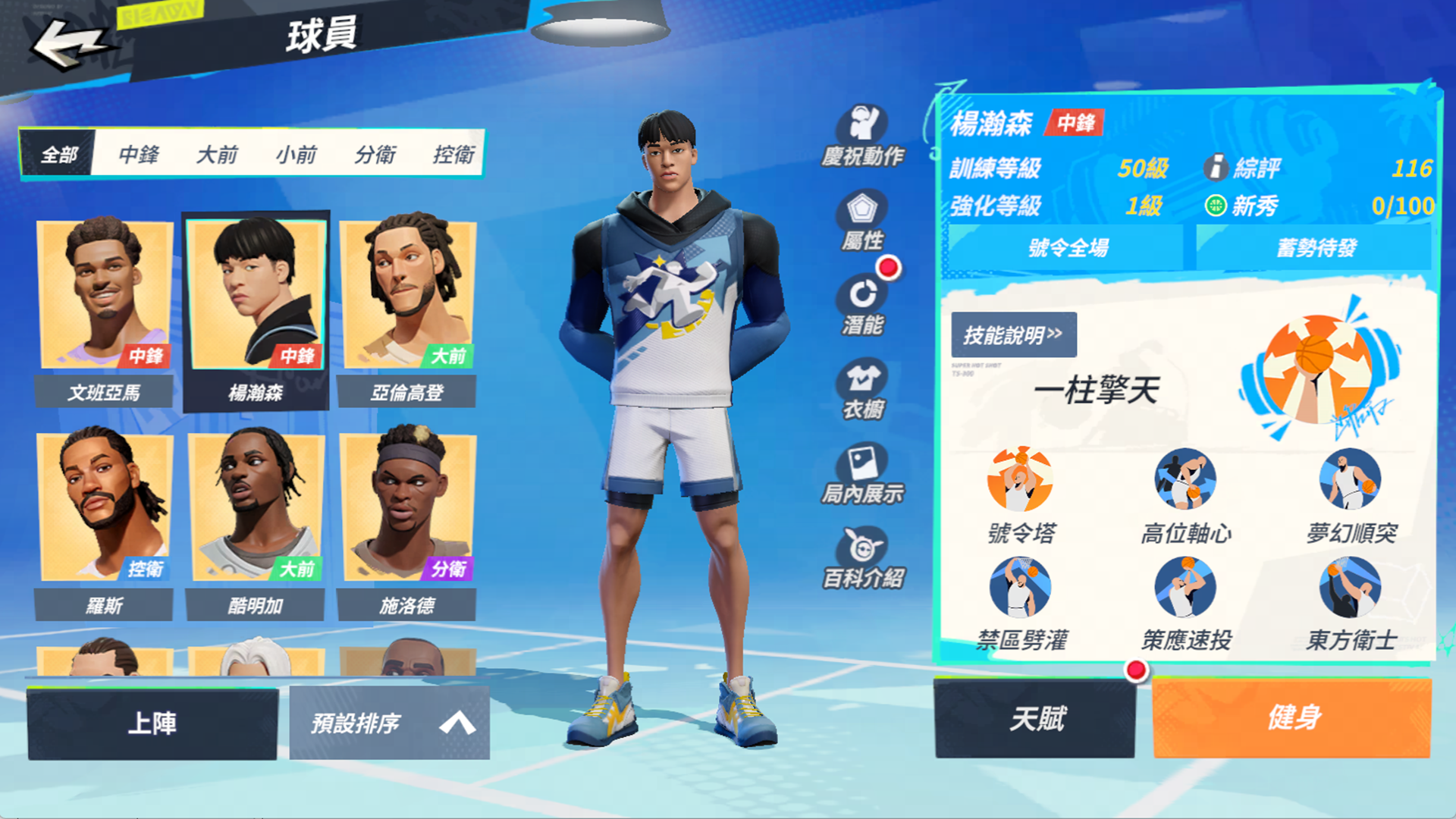Switch to the 中鋒 position tab

tap(139, 155)
